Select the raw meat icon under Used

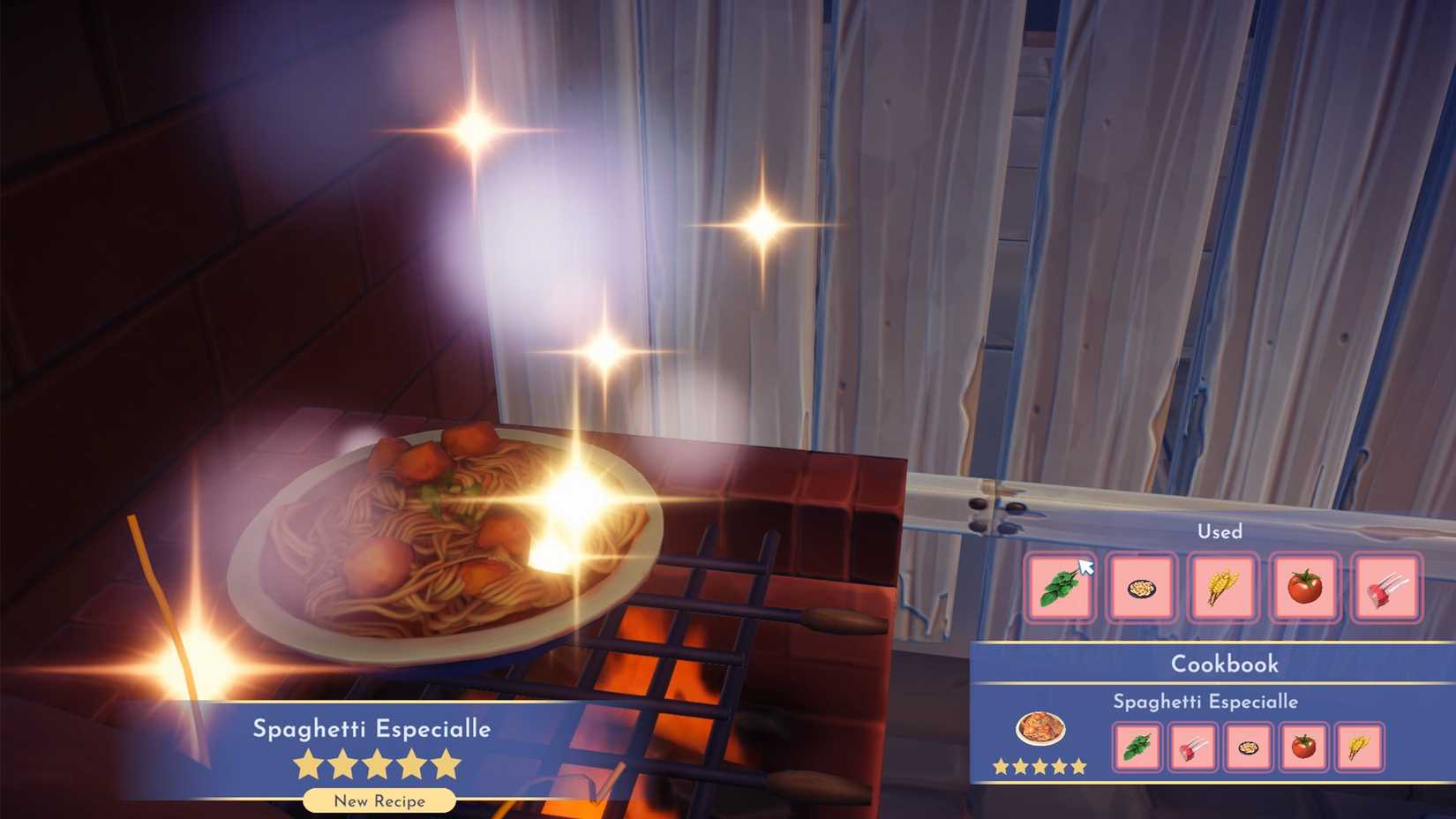1385,586
